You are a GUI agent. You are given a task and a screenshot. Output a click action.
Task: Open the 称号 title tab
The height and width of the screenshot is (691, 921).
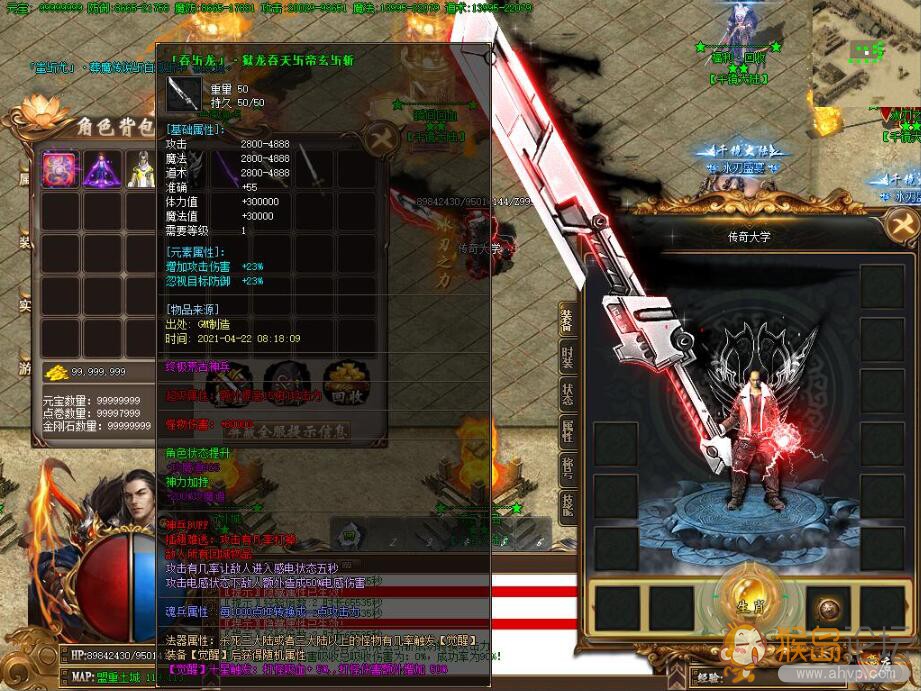point(567,467)
